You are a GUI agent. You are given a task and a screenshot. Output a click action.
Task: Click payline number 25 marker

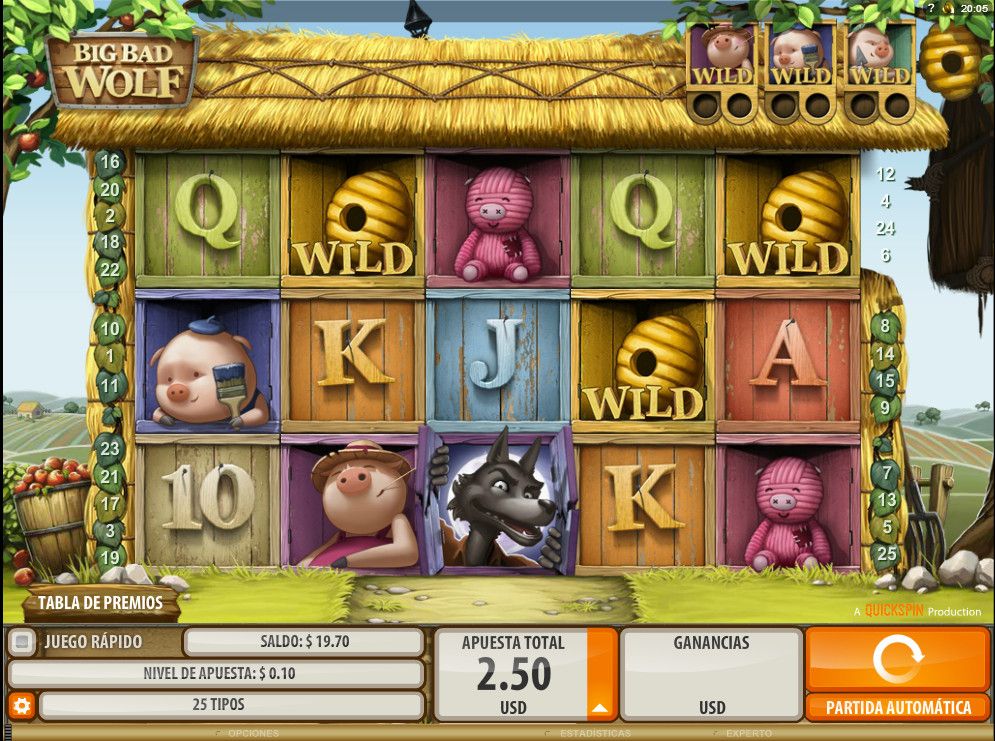(x=885, y=552)
